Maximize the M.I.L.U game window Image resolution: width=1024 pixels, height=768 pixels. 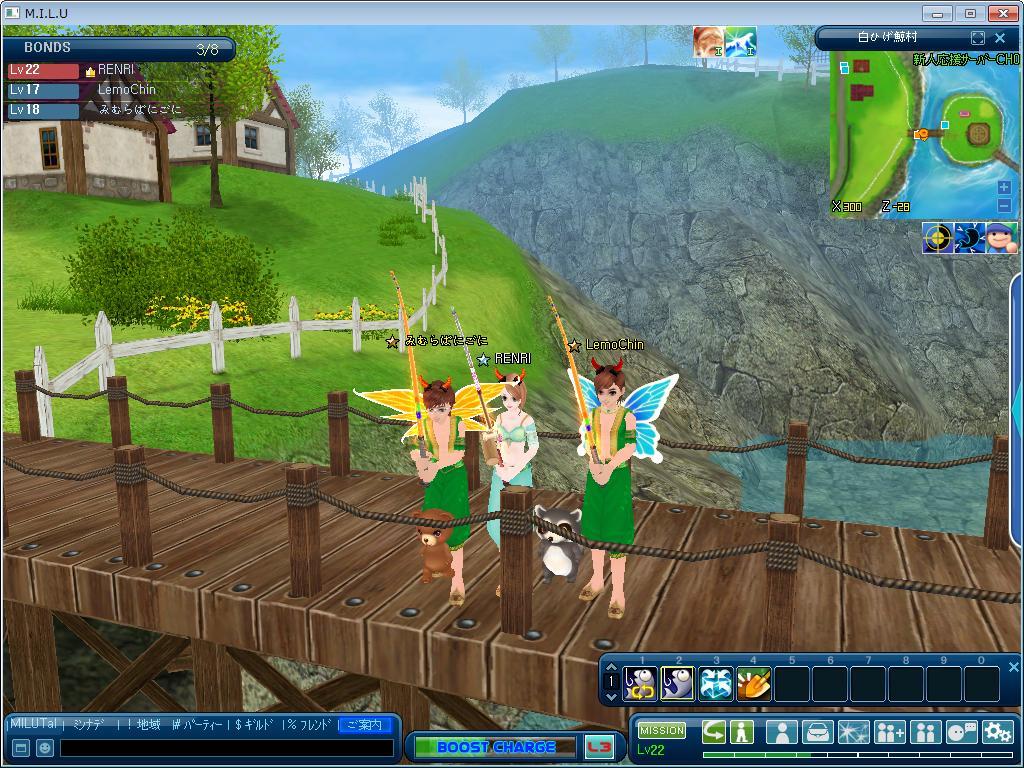pyautogui.click(x=970, y=13)
